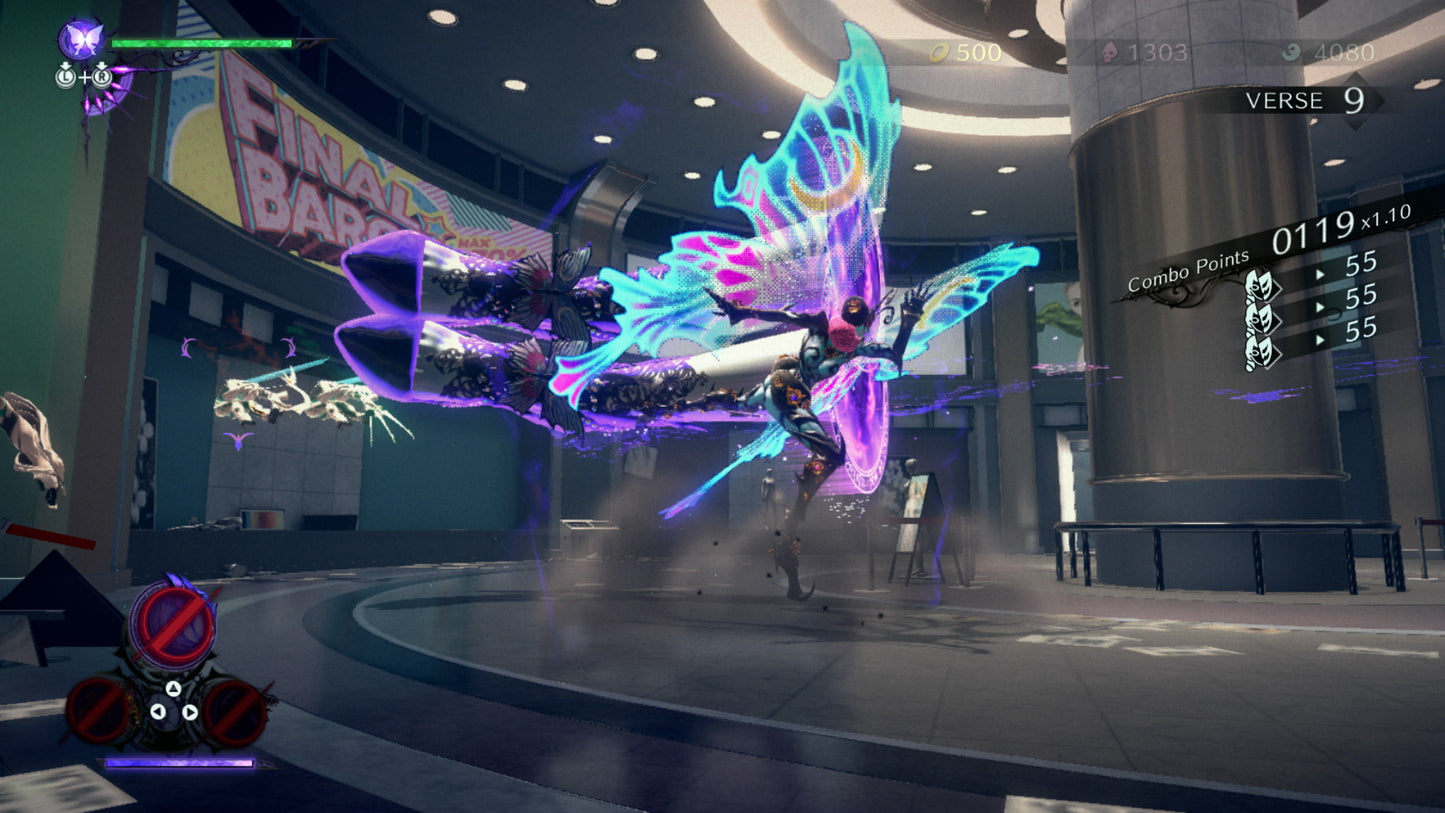Enable the up d-pad arrow indicator
The width and height of the screenshot is (1445, 813).
point(173,688)
